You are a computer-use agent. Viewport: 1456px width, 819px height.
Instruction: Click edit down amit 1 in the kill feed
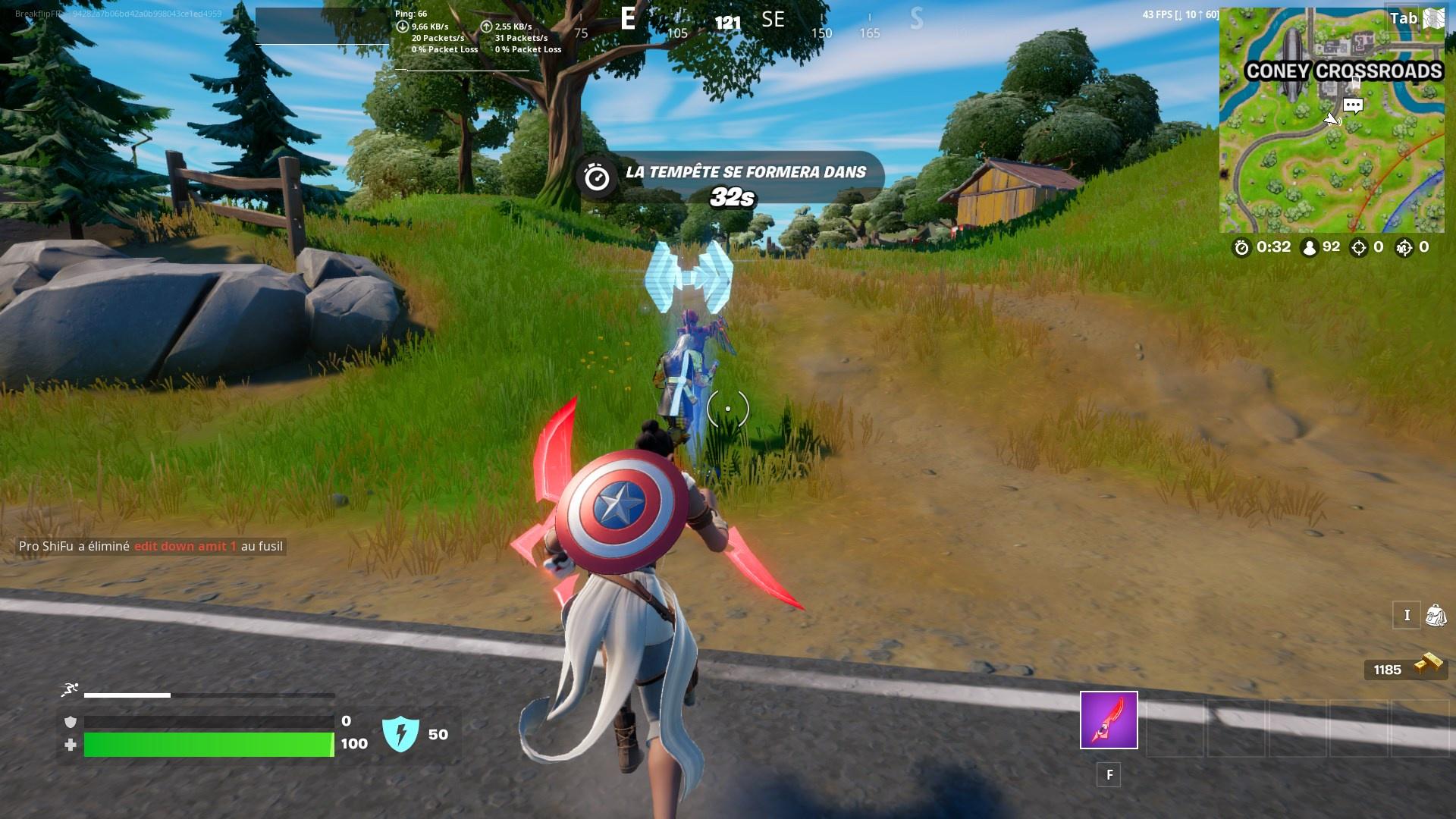coord(186,545)
